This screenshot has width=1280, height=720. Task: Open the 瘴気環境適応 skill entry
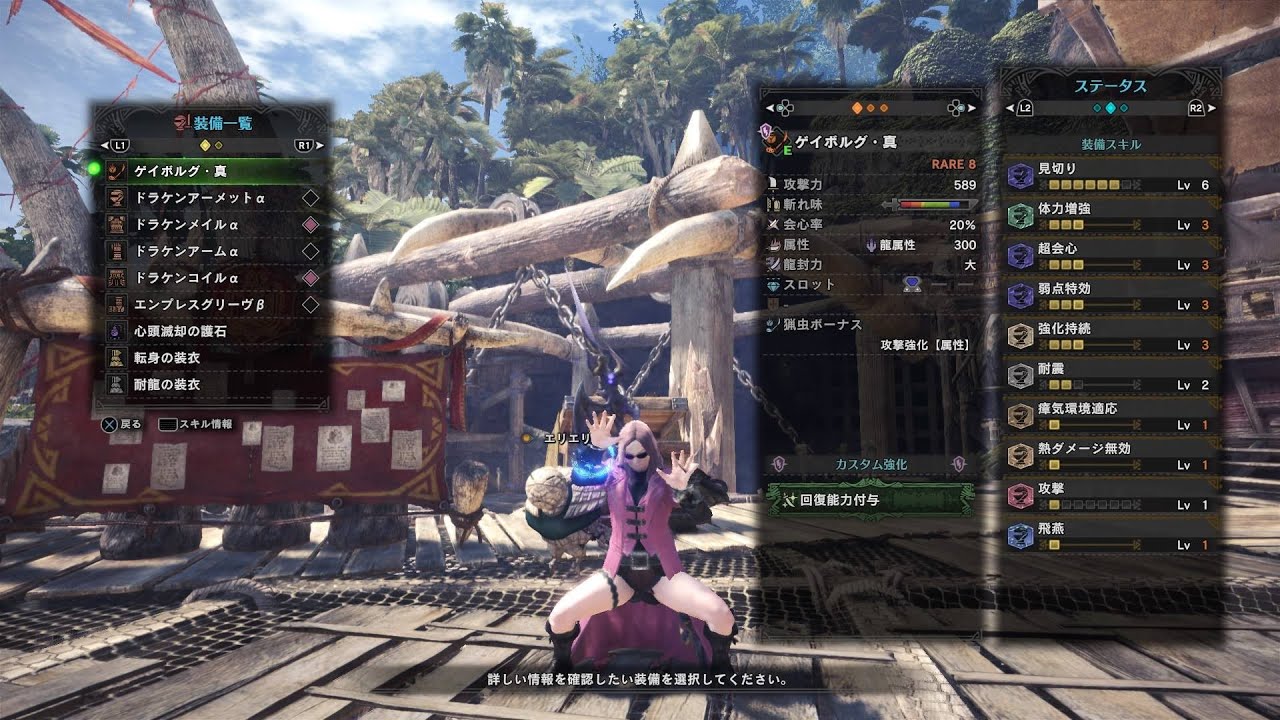coord(1112,417)
